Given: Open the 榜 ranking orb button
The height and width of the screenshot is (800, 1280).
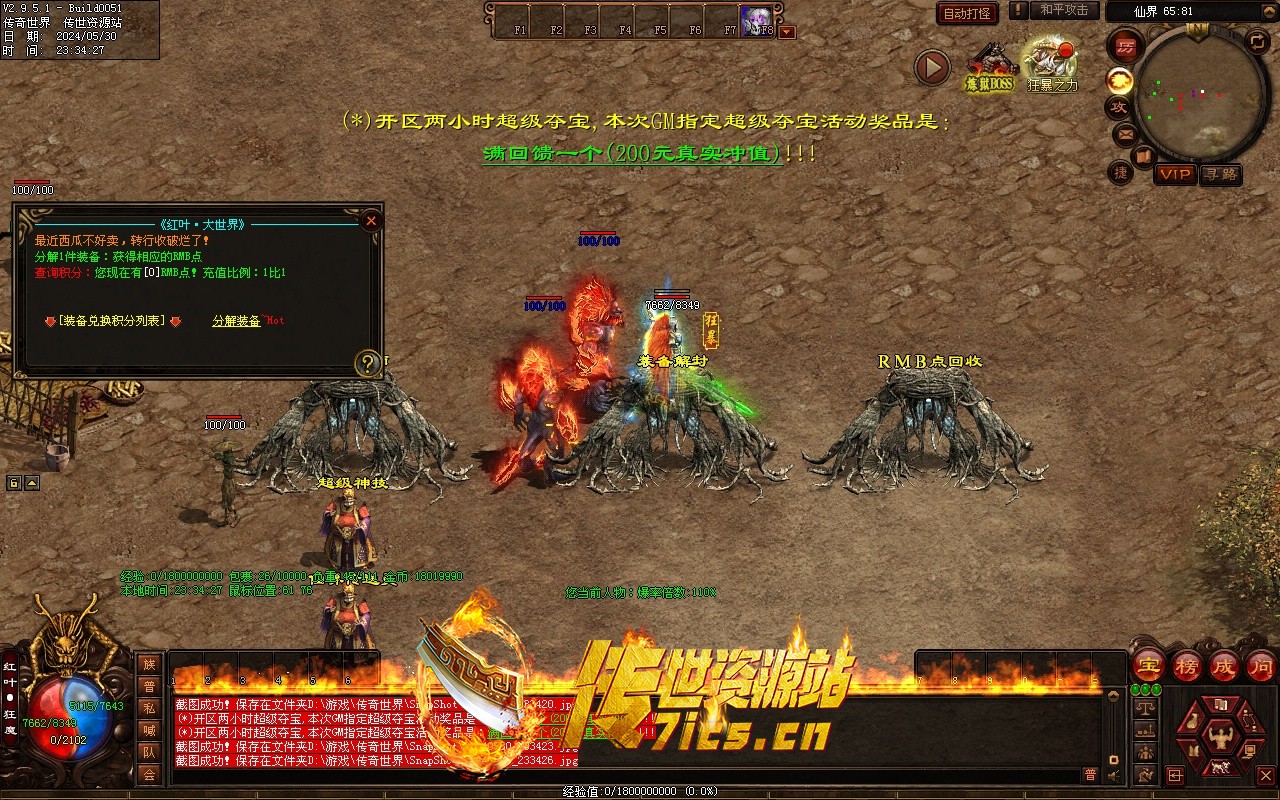Looking at the screenshot, I should tap(1186, 665).
